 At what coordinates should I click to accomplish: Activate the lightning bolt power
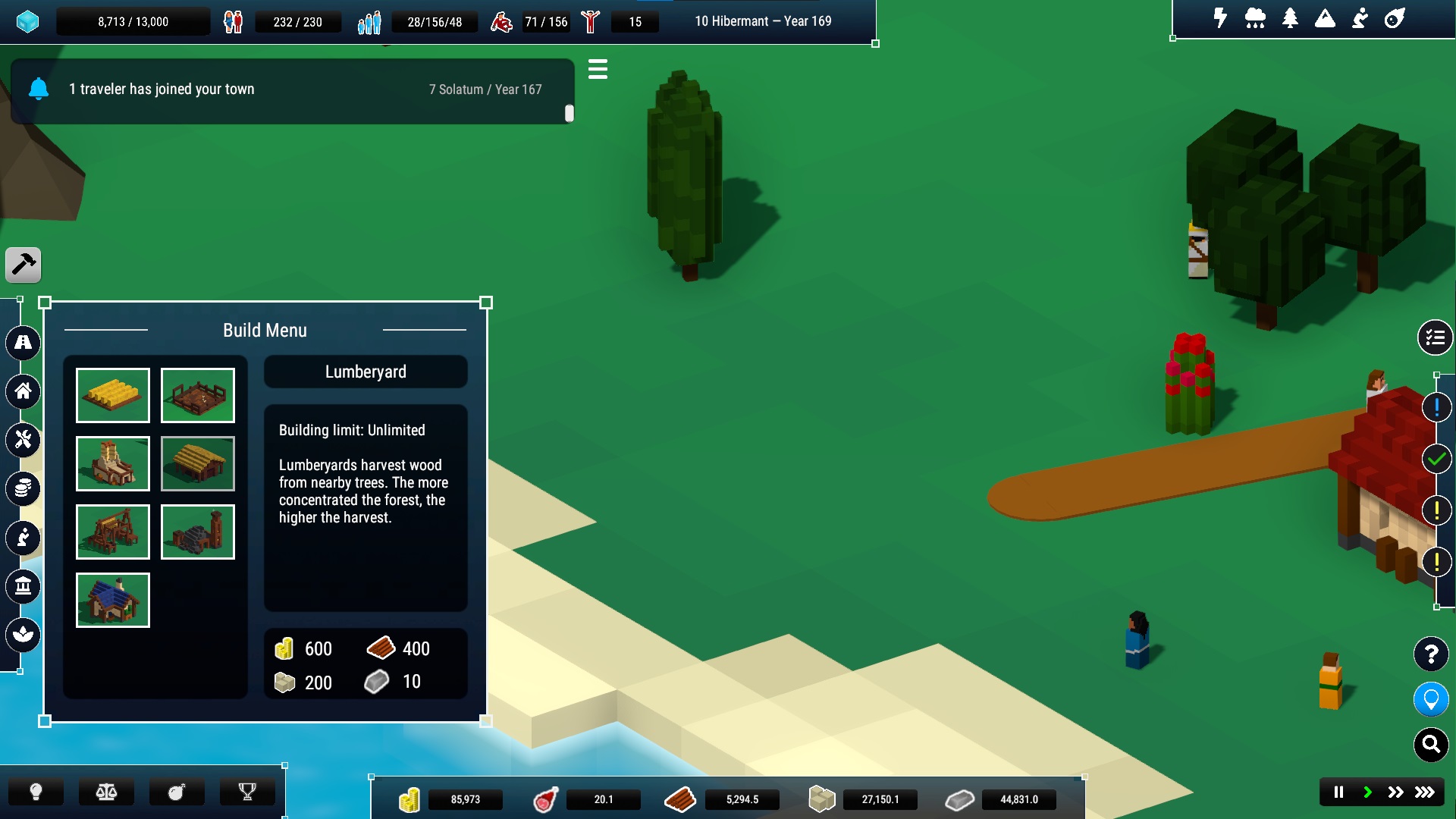pos(1220,18)
